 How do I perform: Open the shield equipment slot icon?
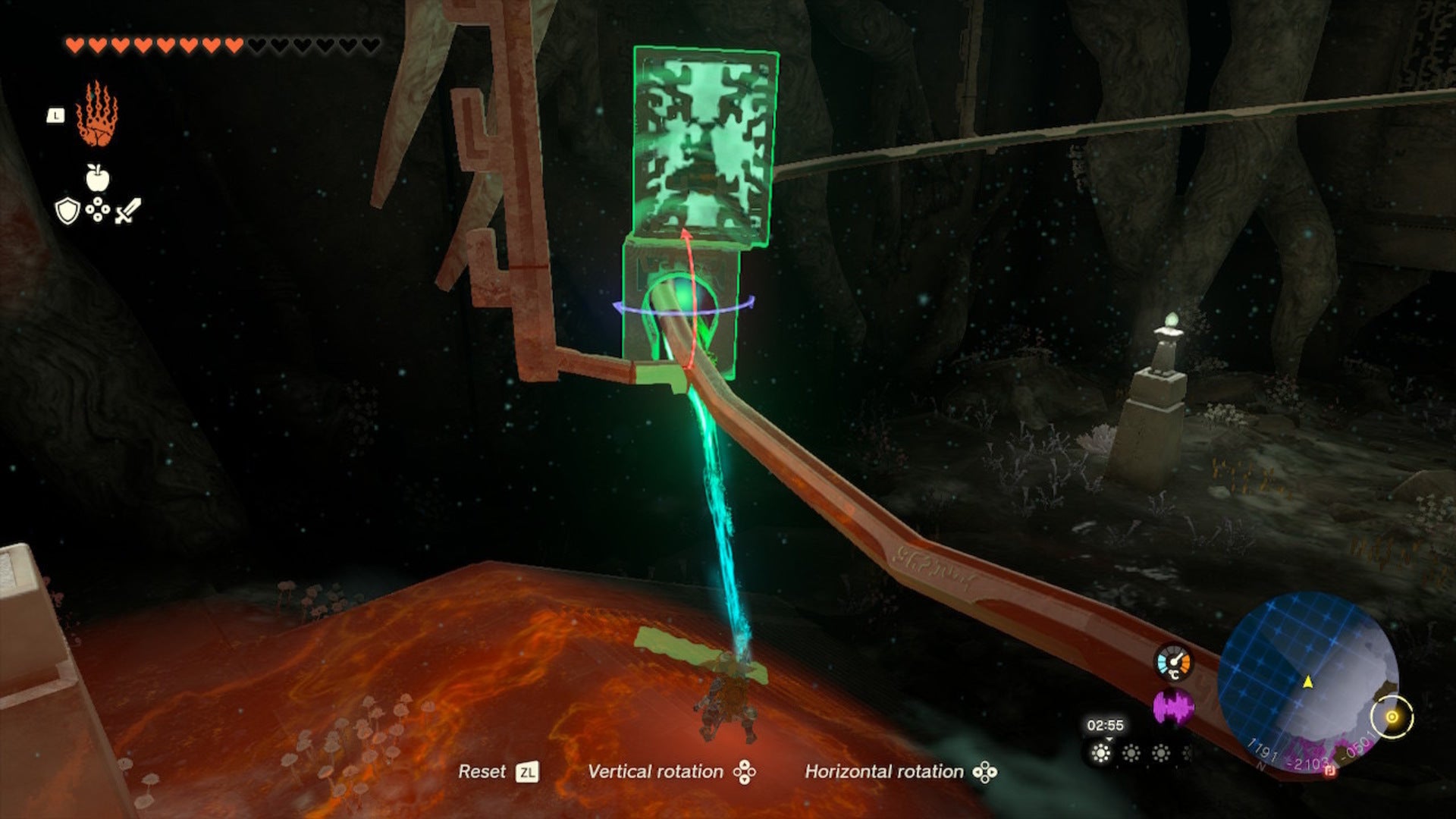click(67, 211)
